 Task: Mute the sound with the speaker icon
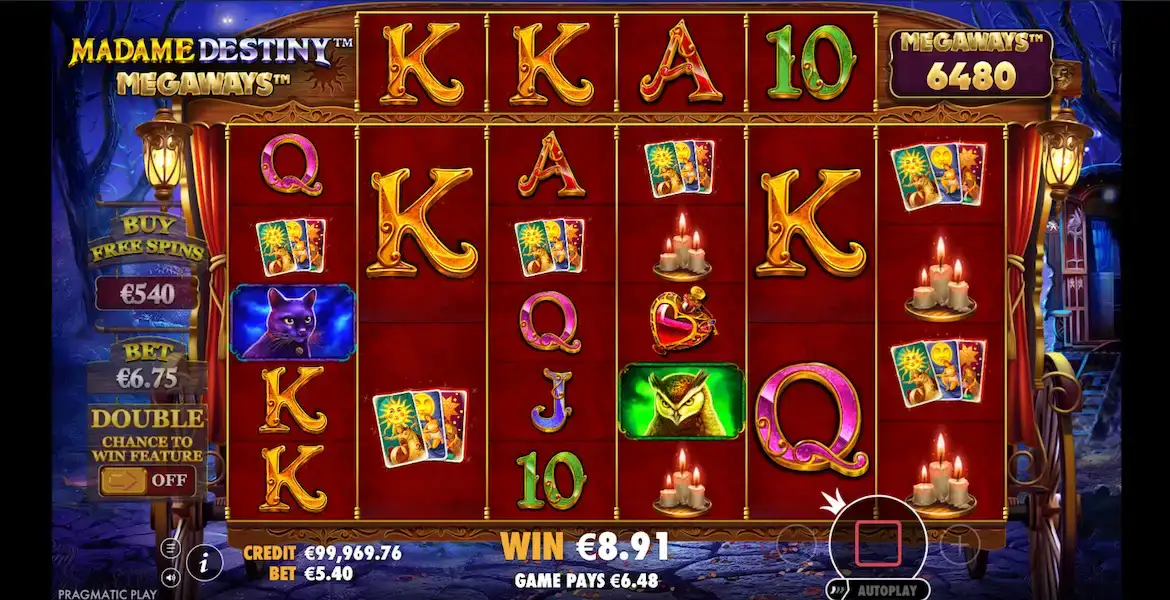[x=171, y=577]
